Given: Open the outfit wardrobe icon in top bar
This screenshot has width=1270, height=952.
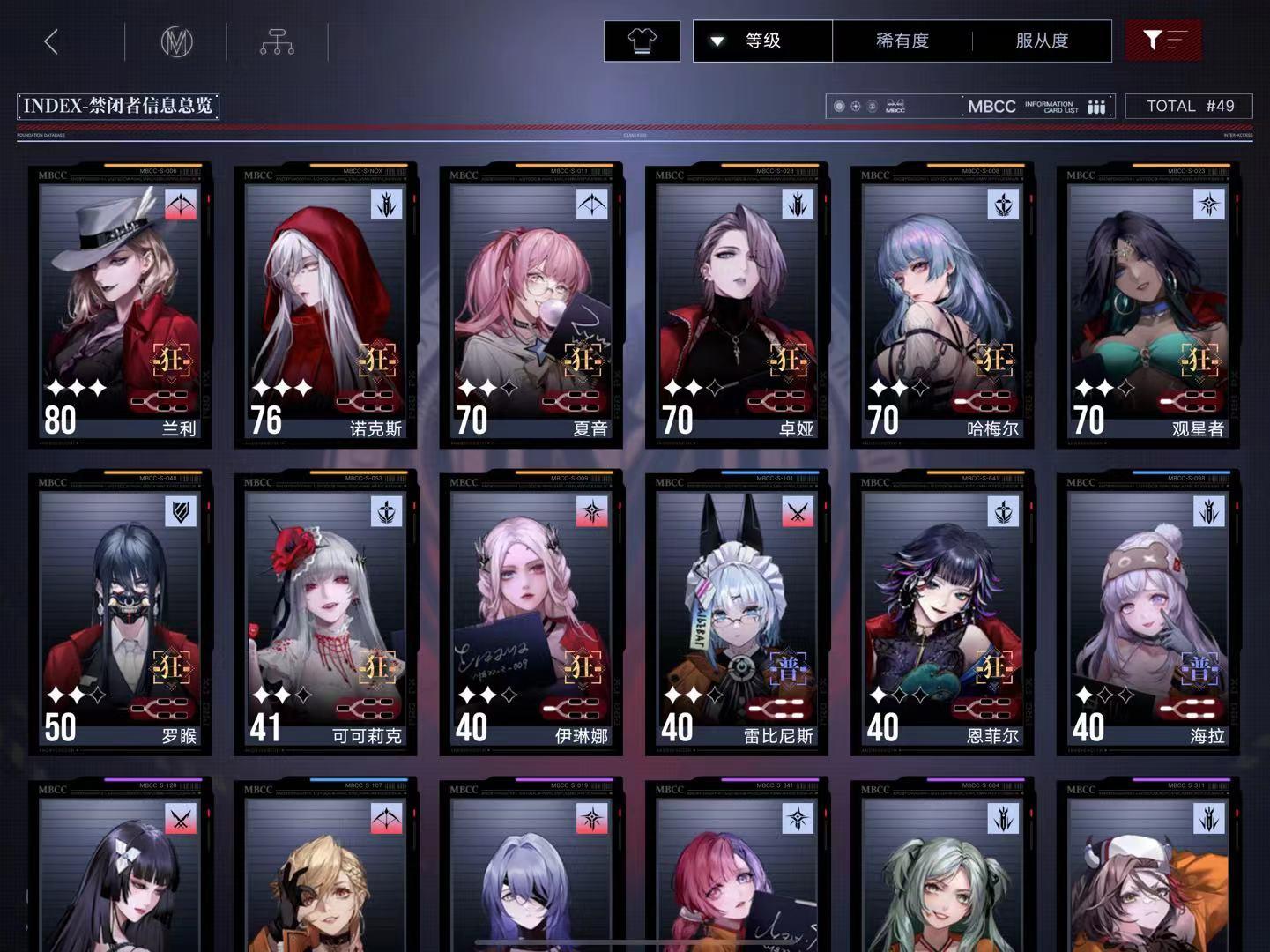Looking at the screenshot, I should pyautogui.click(x=642, y=40).
